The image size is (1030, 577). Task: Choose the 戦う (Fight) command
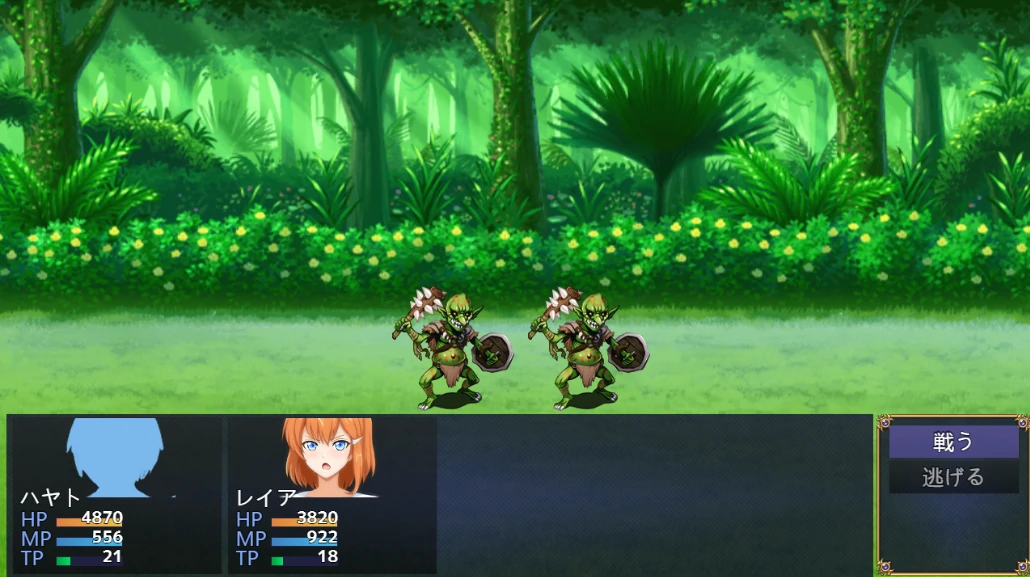pos(953,442)
